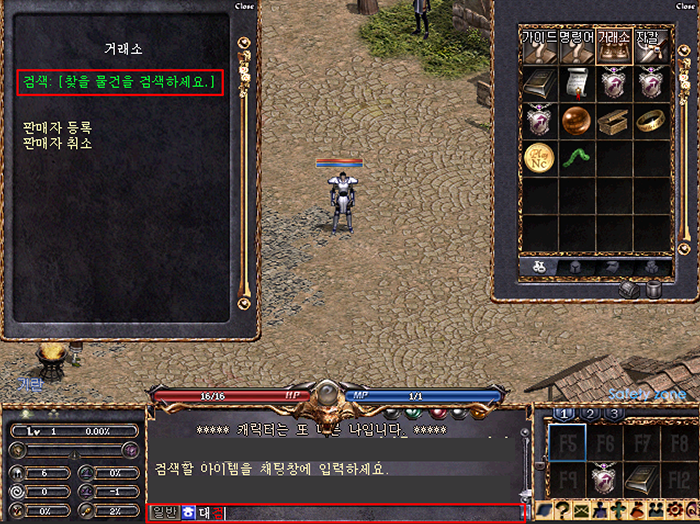Select the wooden treasure chest item
700x524 pixels.
[x=612, y=121]
